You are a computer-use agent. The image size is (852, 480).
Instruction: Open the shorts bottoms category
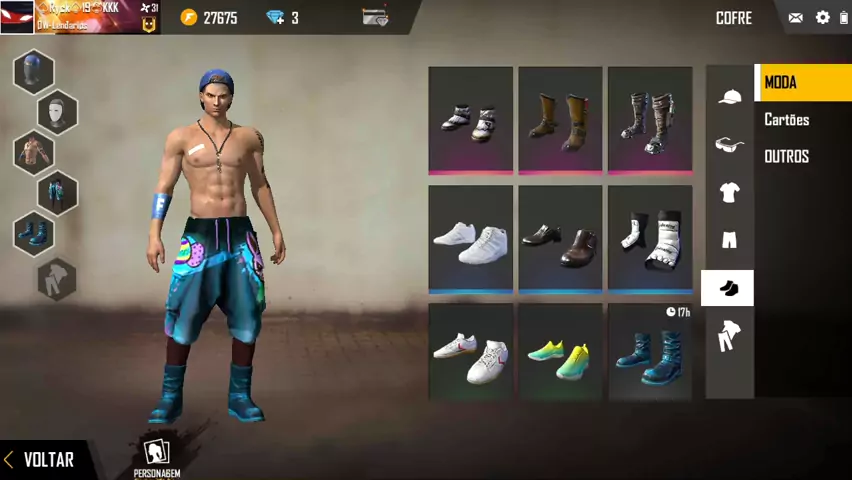tap(729, 240)
